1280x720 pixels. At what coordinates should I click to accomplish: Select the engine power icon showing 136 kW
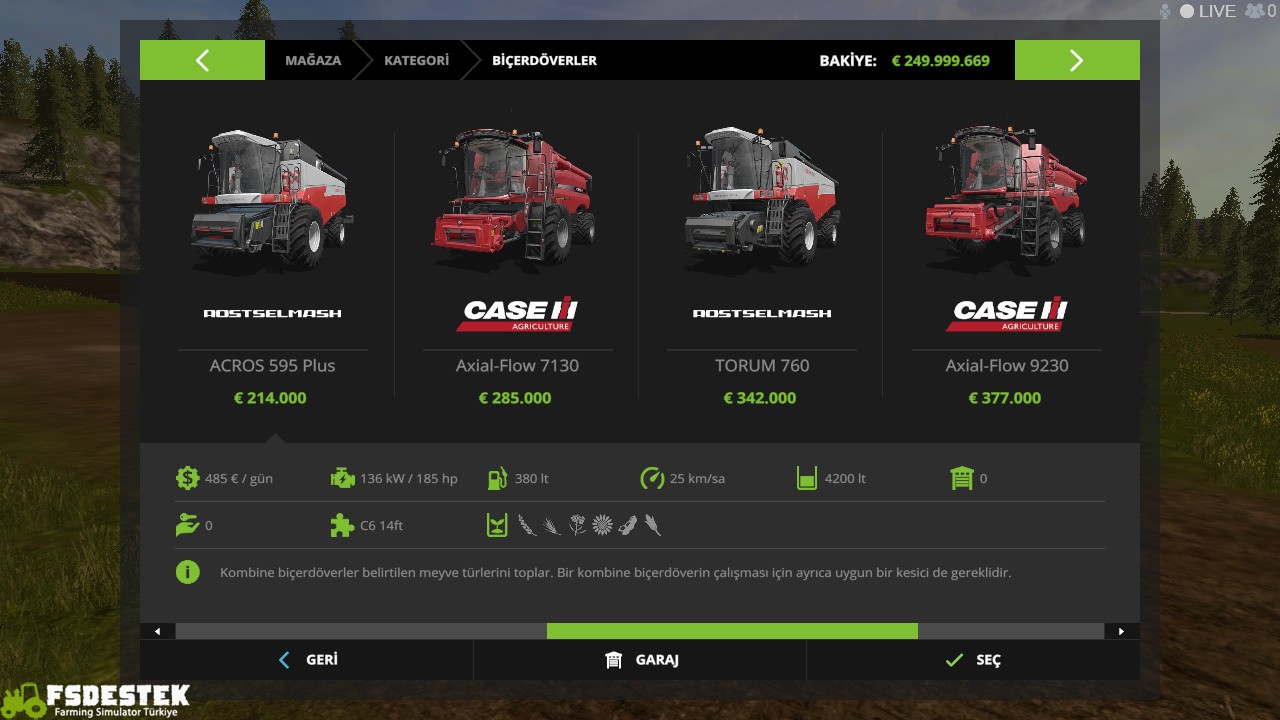click(343, 478)
